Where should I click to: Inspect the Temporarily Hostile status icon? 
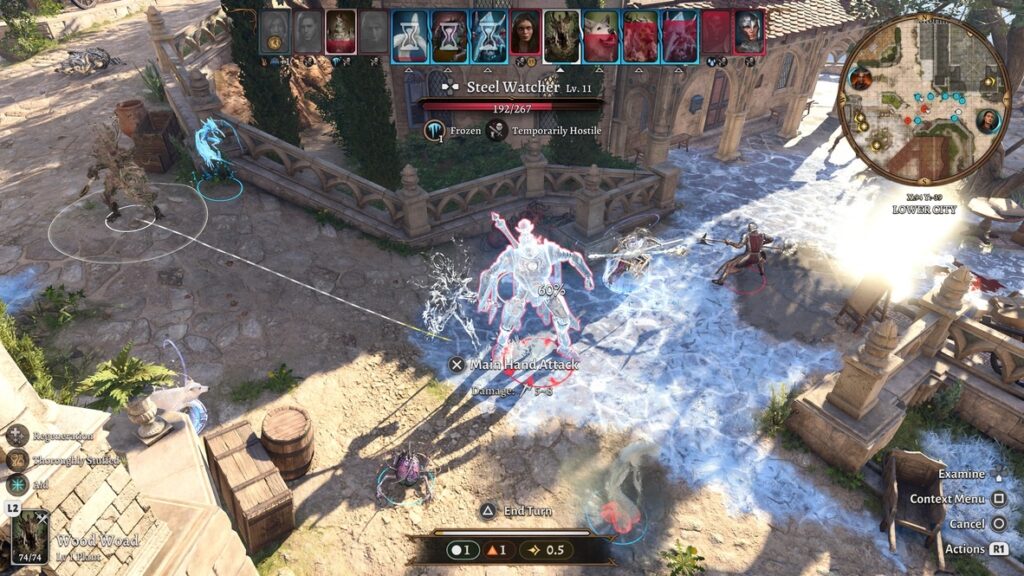point(497,130)
